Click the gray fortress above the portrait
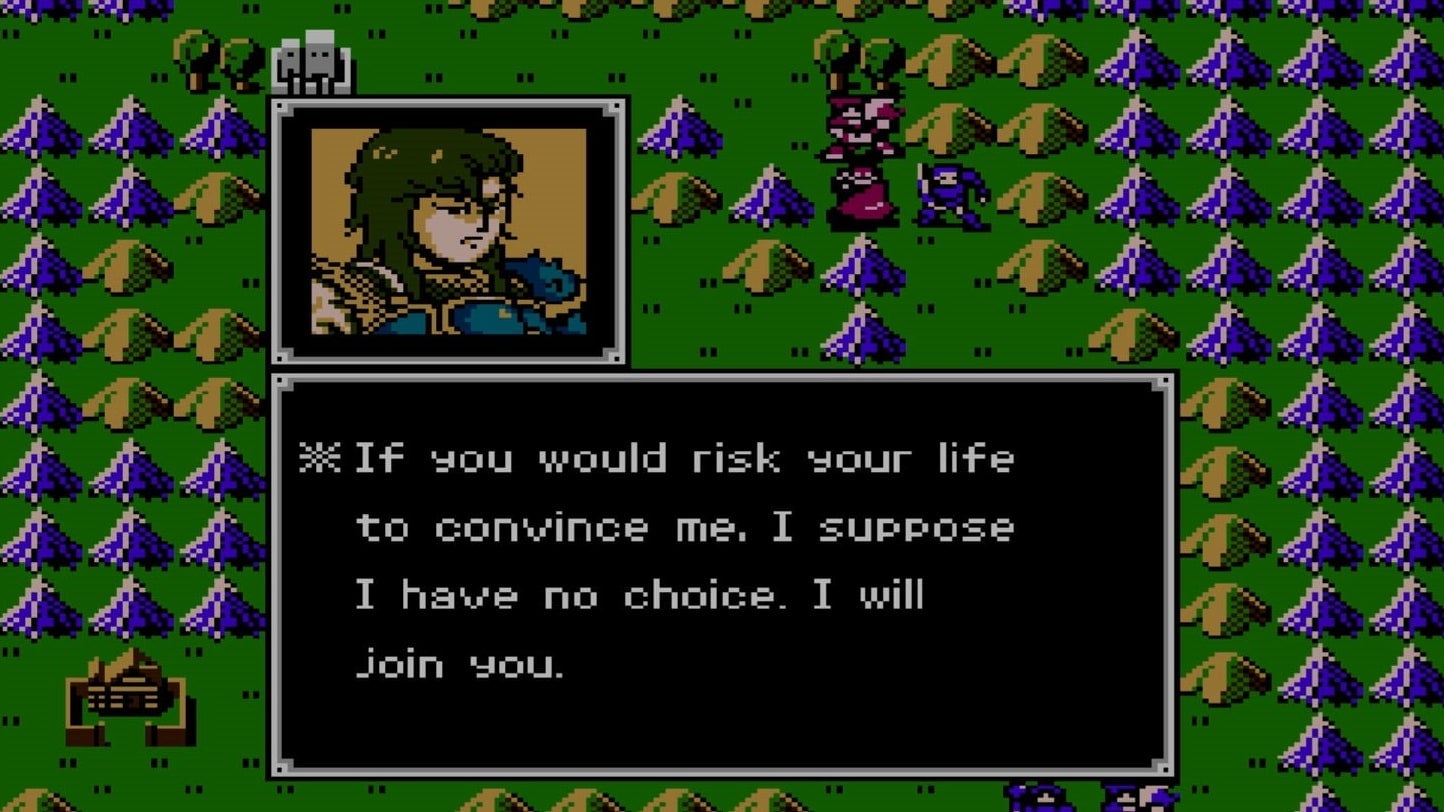The width and height of the screenshot is (1444, 812). pos(310,60)
